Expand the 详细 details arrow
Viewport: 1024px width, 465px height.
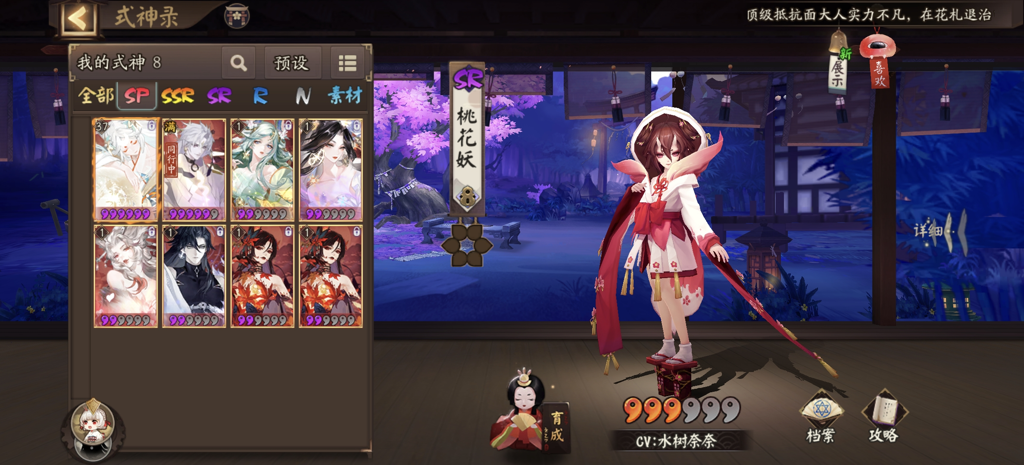click(x=941, y=231)
